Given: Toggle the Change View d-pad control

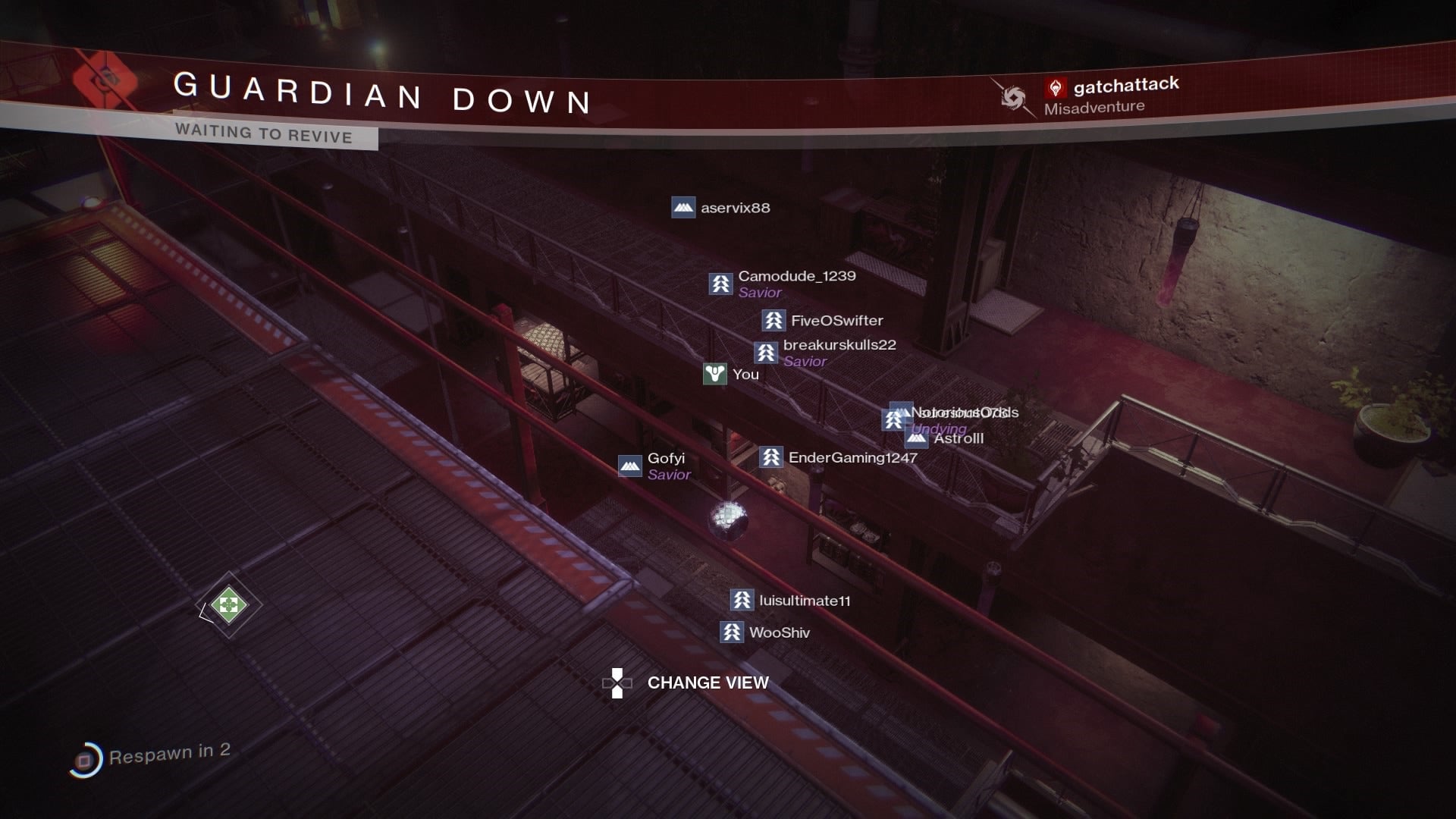Looking at the screenshot, I should tap(617, 682).
